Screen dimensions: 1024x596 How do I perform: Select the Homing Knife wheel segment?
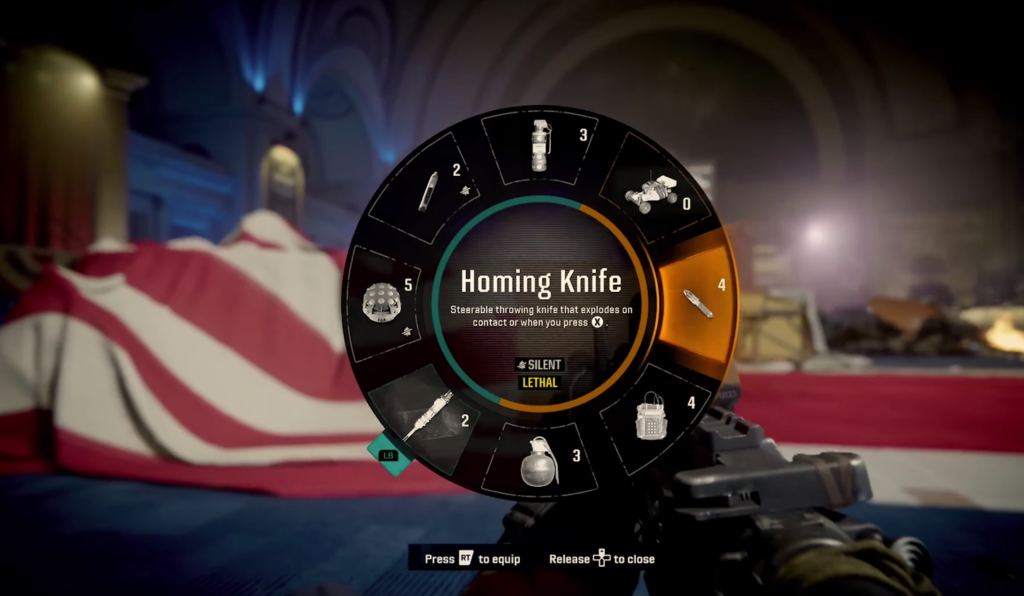pos(696,303)
